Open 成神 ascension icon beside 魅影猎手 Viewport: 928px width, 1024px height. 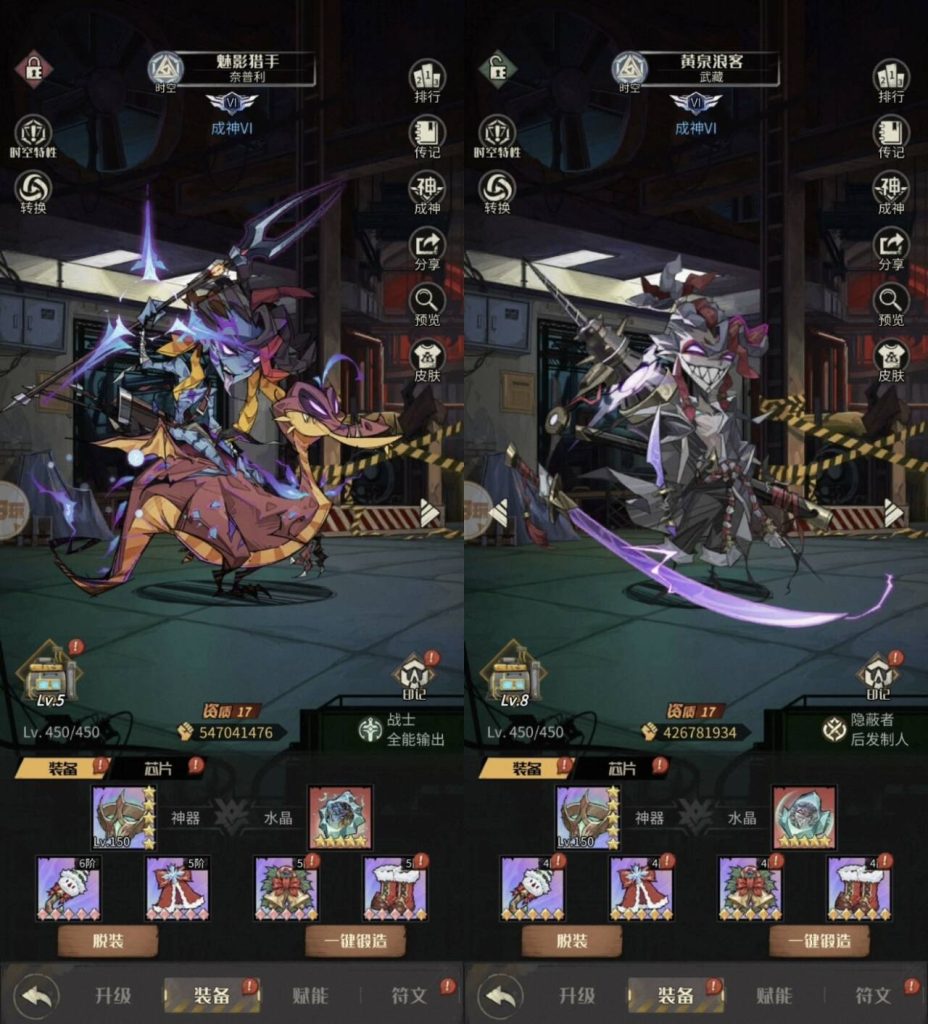point(427,190)
